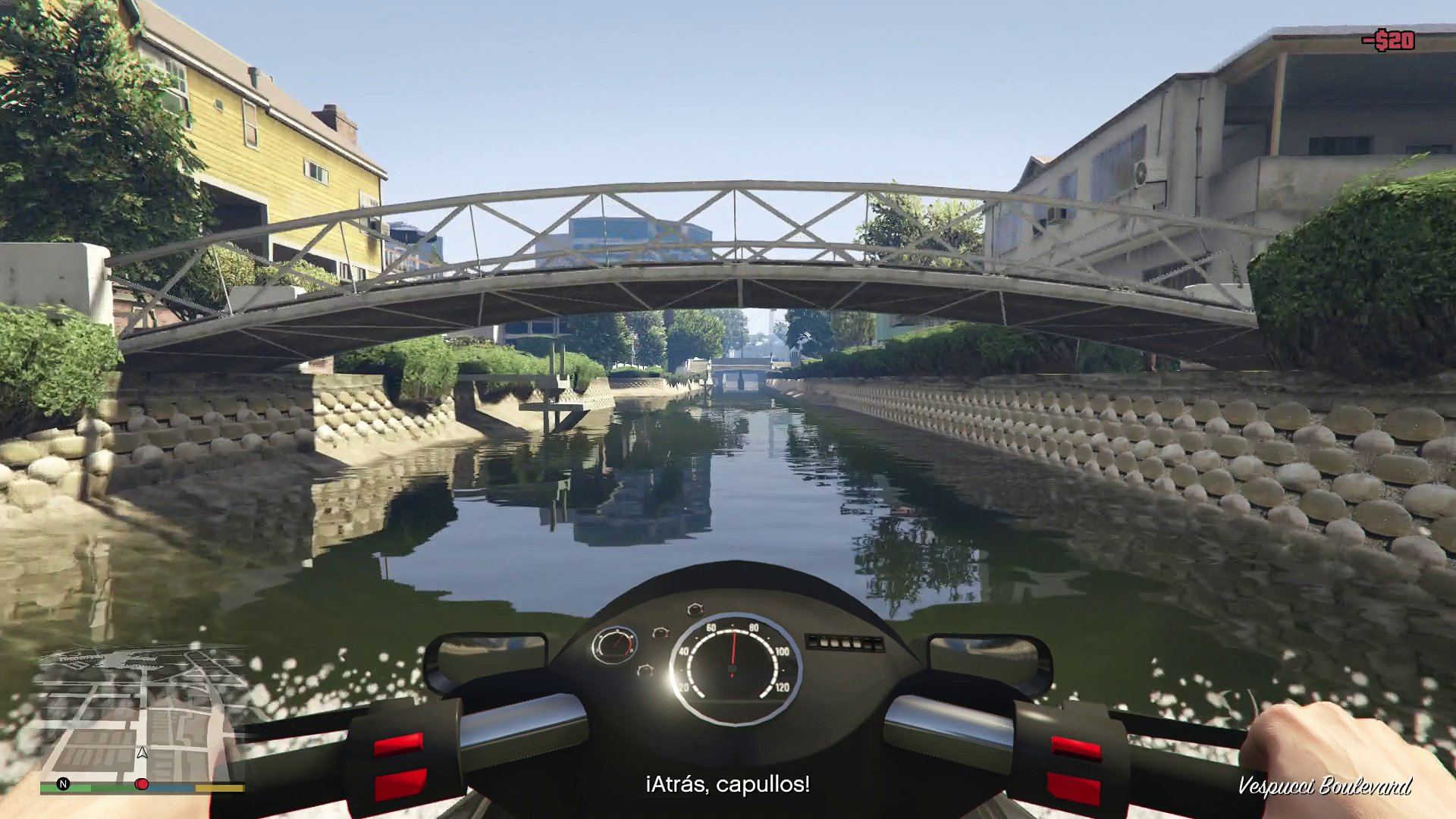Select the warning light strip on the dashboard

844,642
